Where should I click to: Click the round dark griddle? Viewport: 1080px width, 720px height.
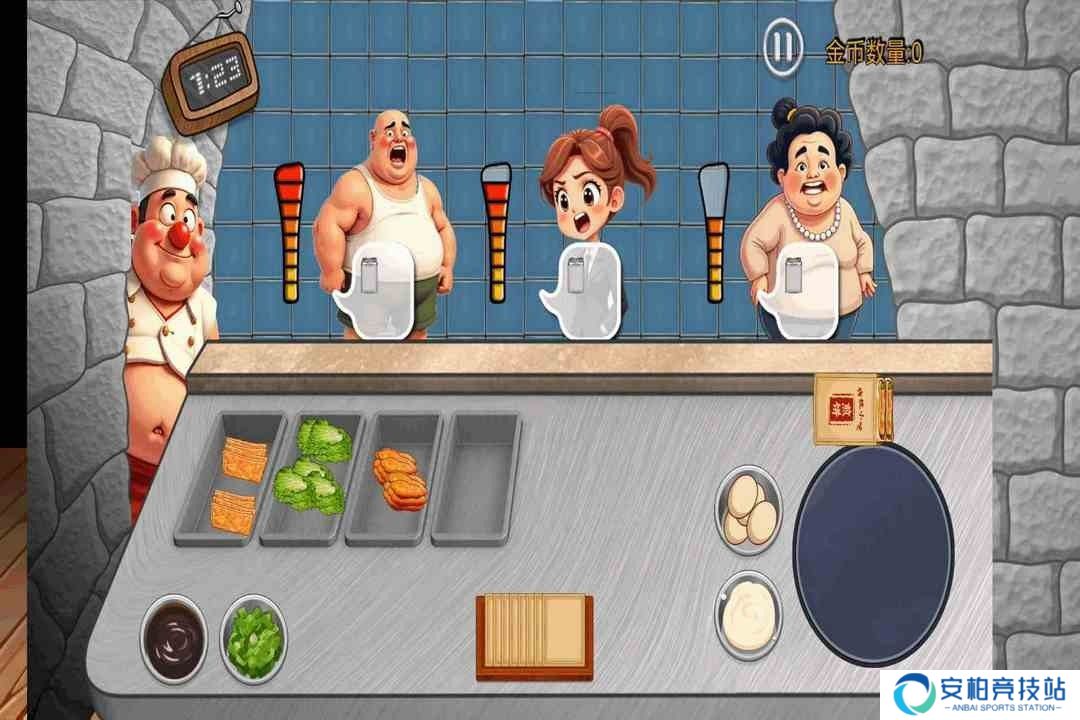tap(872, 553)
